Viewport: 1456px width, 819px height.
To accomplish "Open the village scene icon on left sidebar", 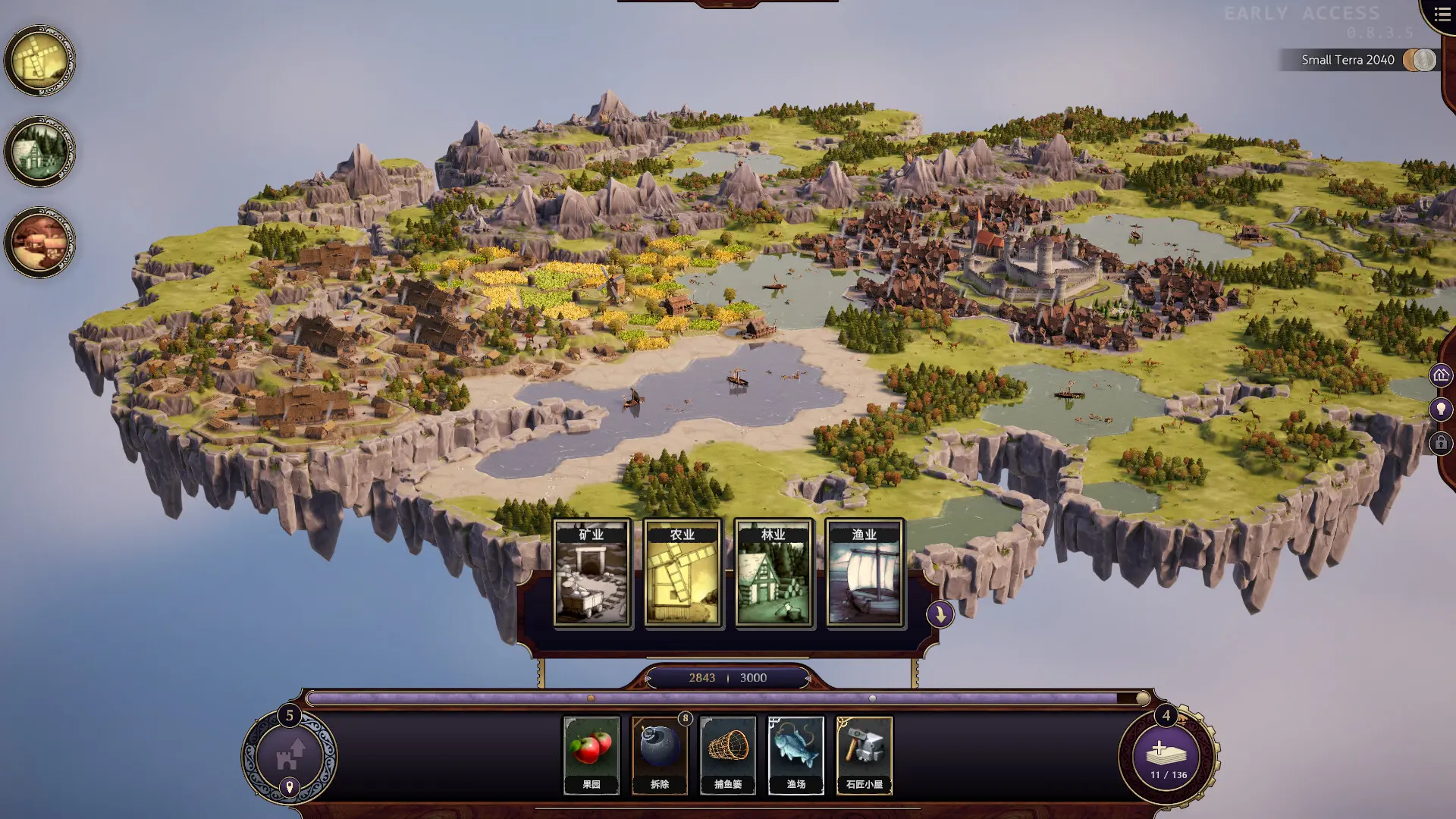I will pyautogui.click(x=40, y=241).
